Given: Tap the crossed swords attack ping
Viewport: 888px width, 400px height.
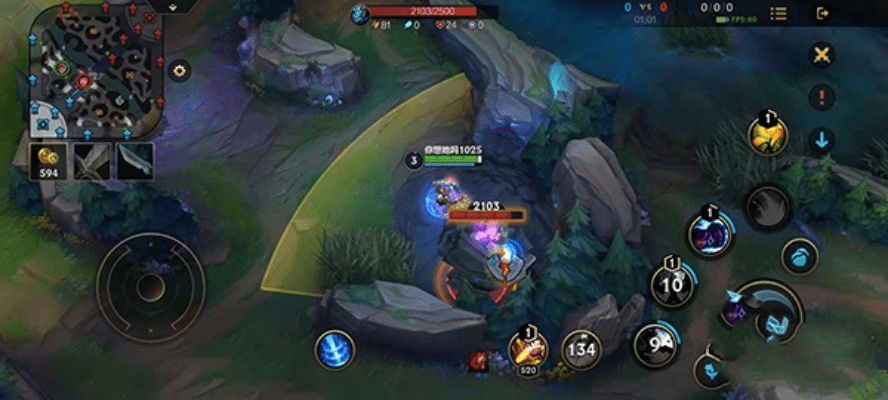Looking at the screenshot, I should [822, 54].
